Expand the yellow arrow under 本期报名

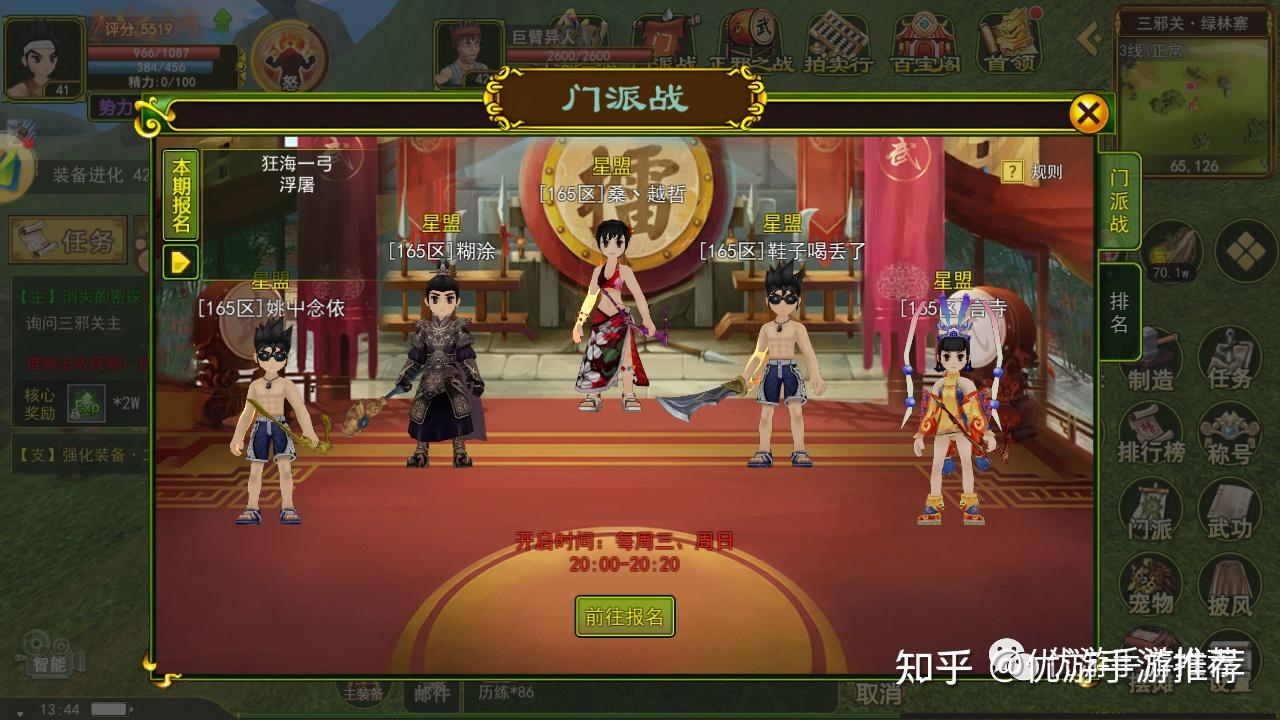click(x=180, y=263)
